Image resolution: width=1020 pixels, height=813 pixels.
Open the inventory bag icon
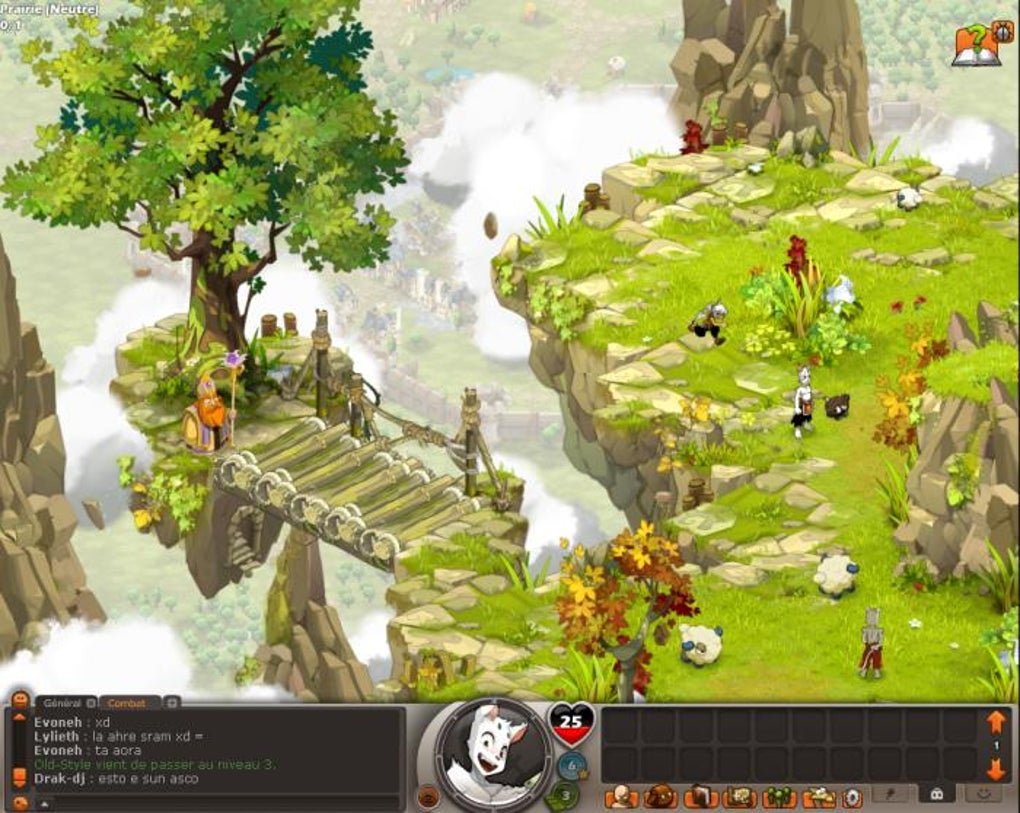pos(659,797)
